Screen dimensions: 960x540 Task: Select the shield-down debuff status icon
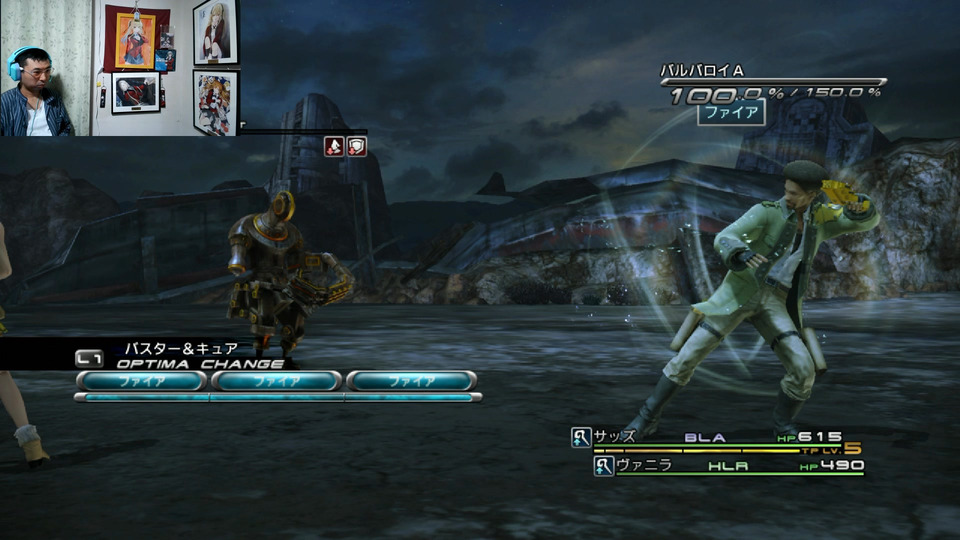coord(357,147)
